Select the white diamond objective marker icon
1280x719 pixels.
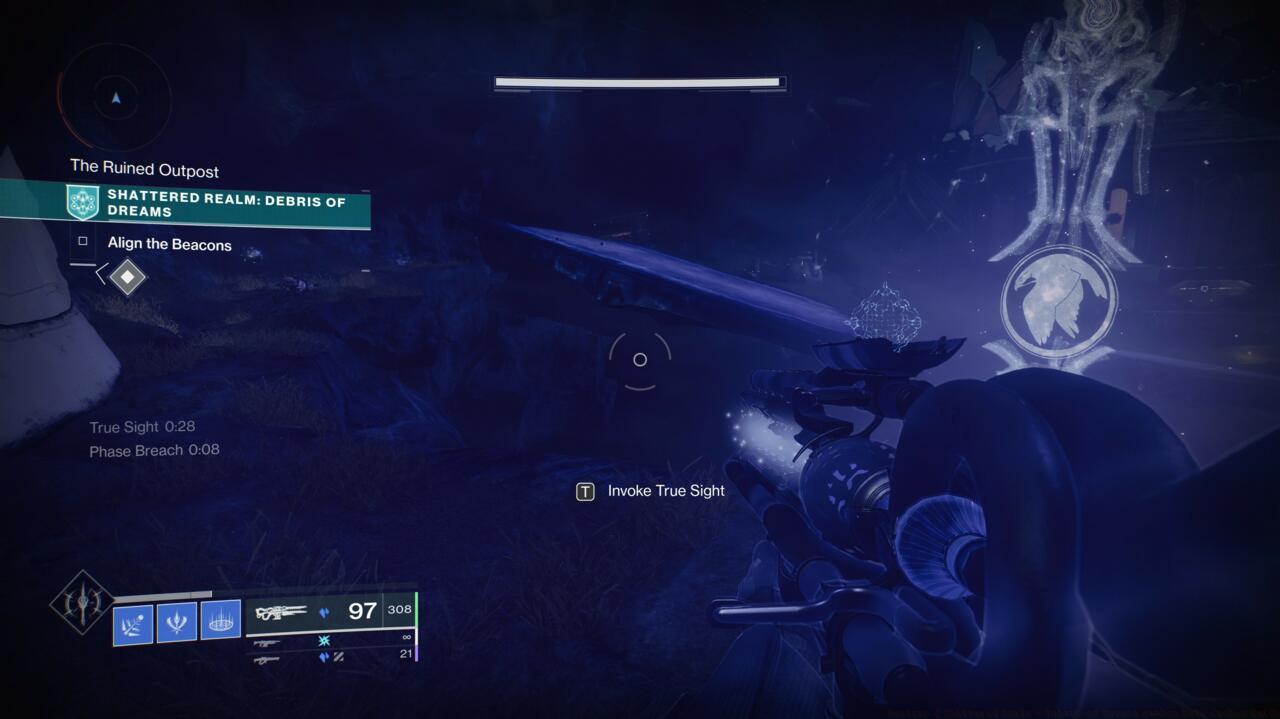click(128, 276)
